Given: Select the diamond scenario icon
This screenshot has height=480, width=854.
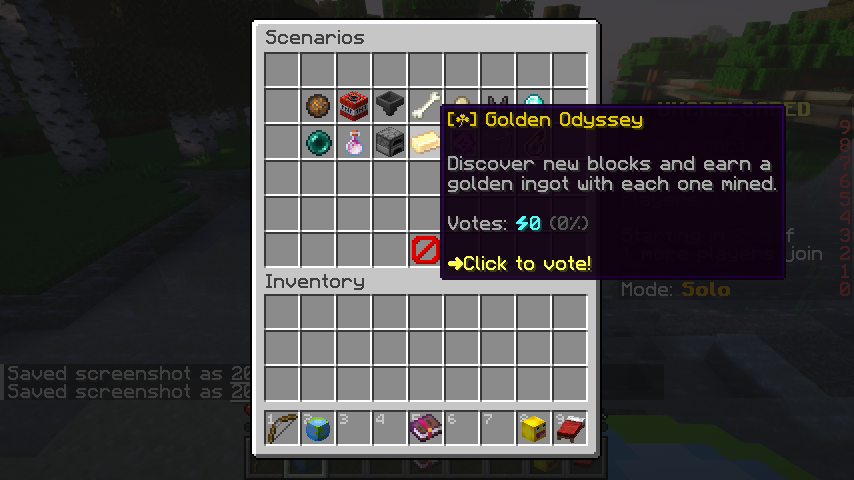Looking at the screenshot, I should 534,104.
